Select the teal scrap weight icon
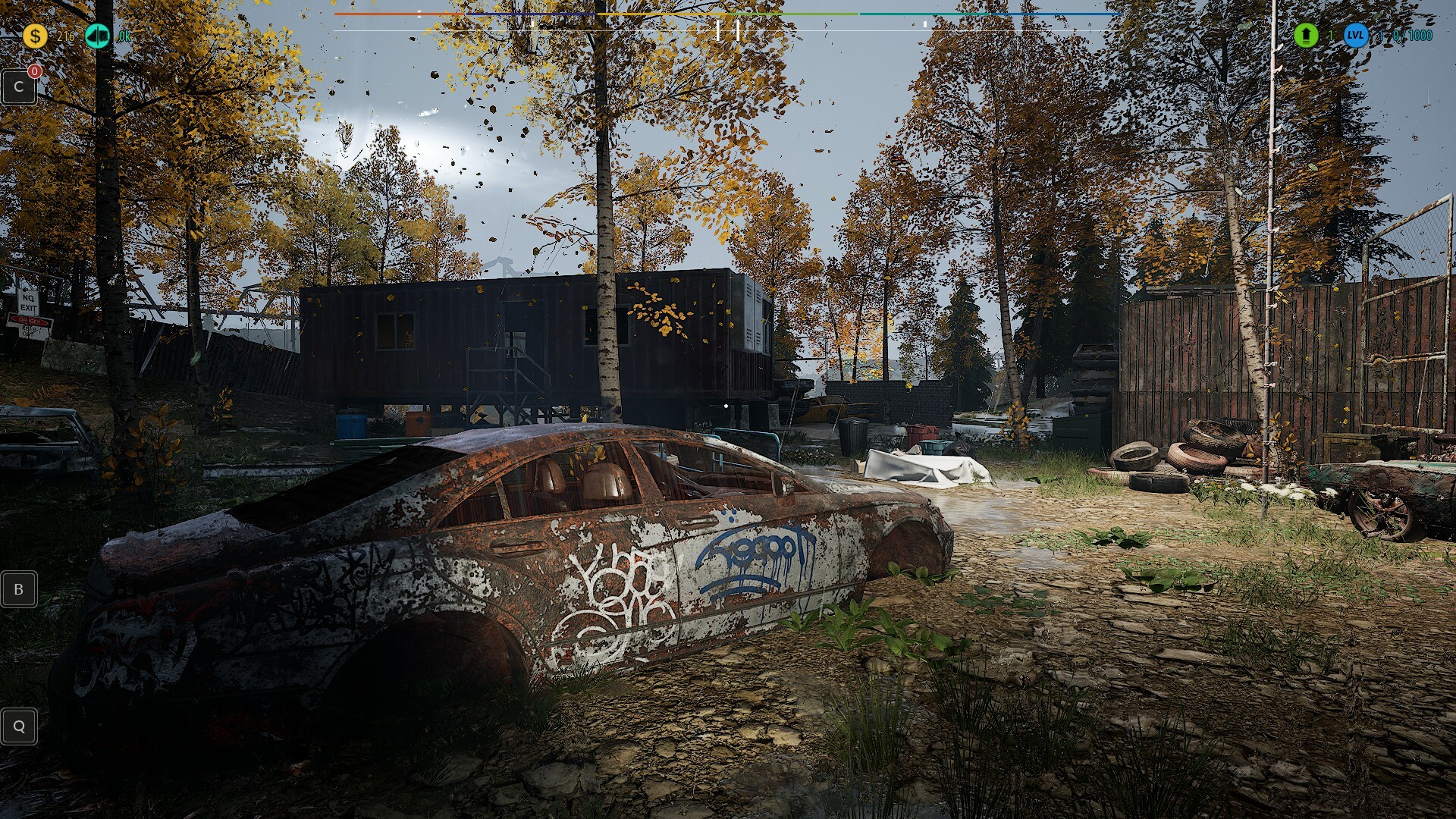 [x=97, y=34]
